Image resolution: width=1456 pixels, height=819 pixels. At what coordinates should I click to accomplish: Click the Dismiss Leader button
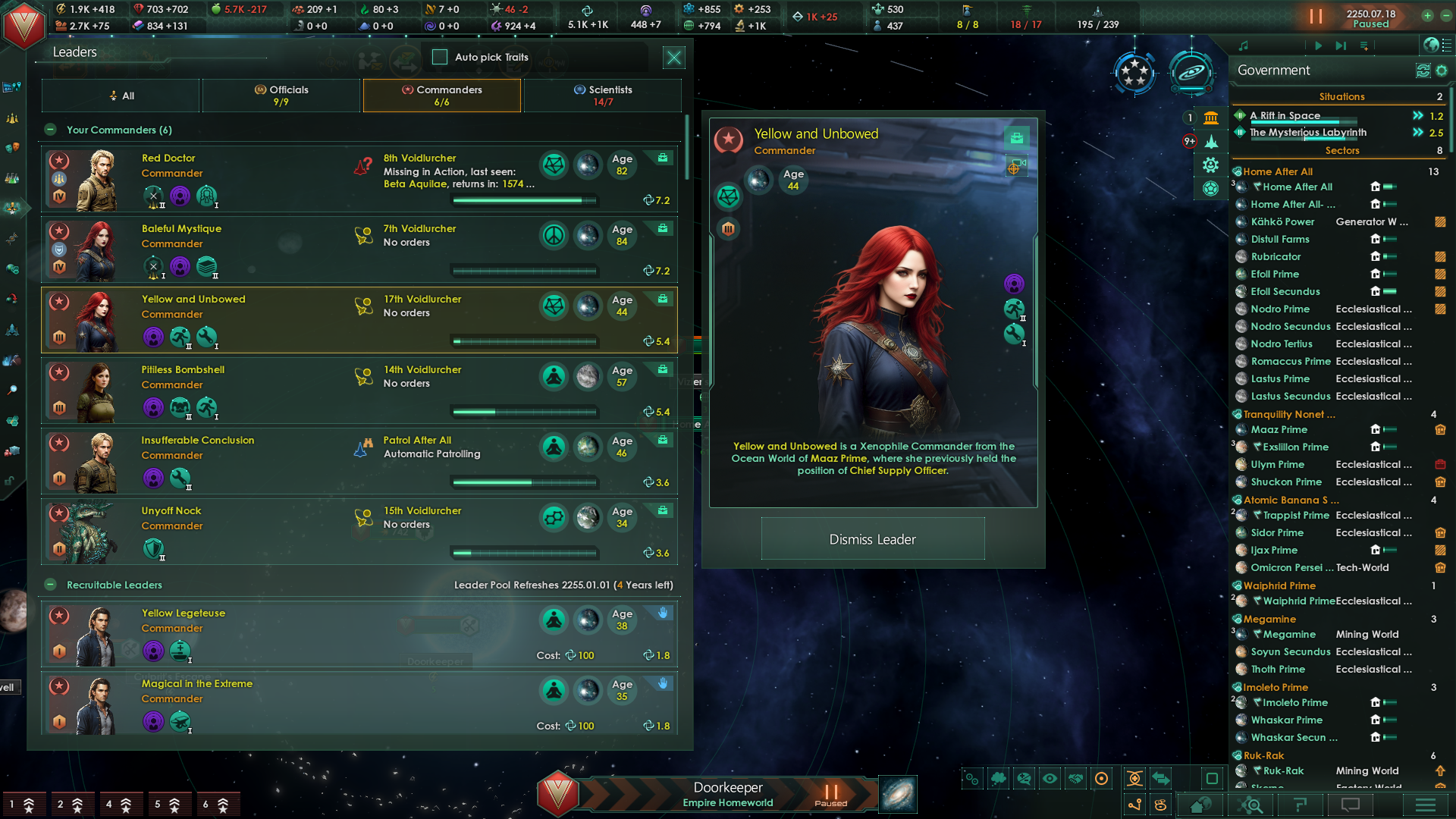pyautogui.click(x=872, y=538)
